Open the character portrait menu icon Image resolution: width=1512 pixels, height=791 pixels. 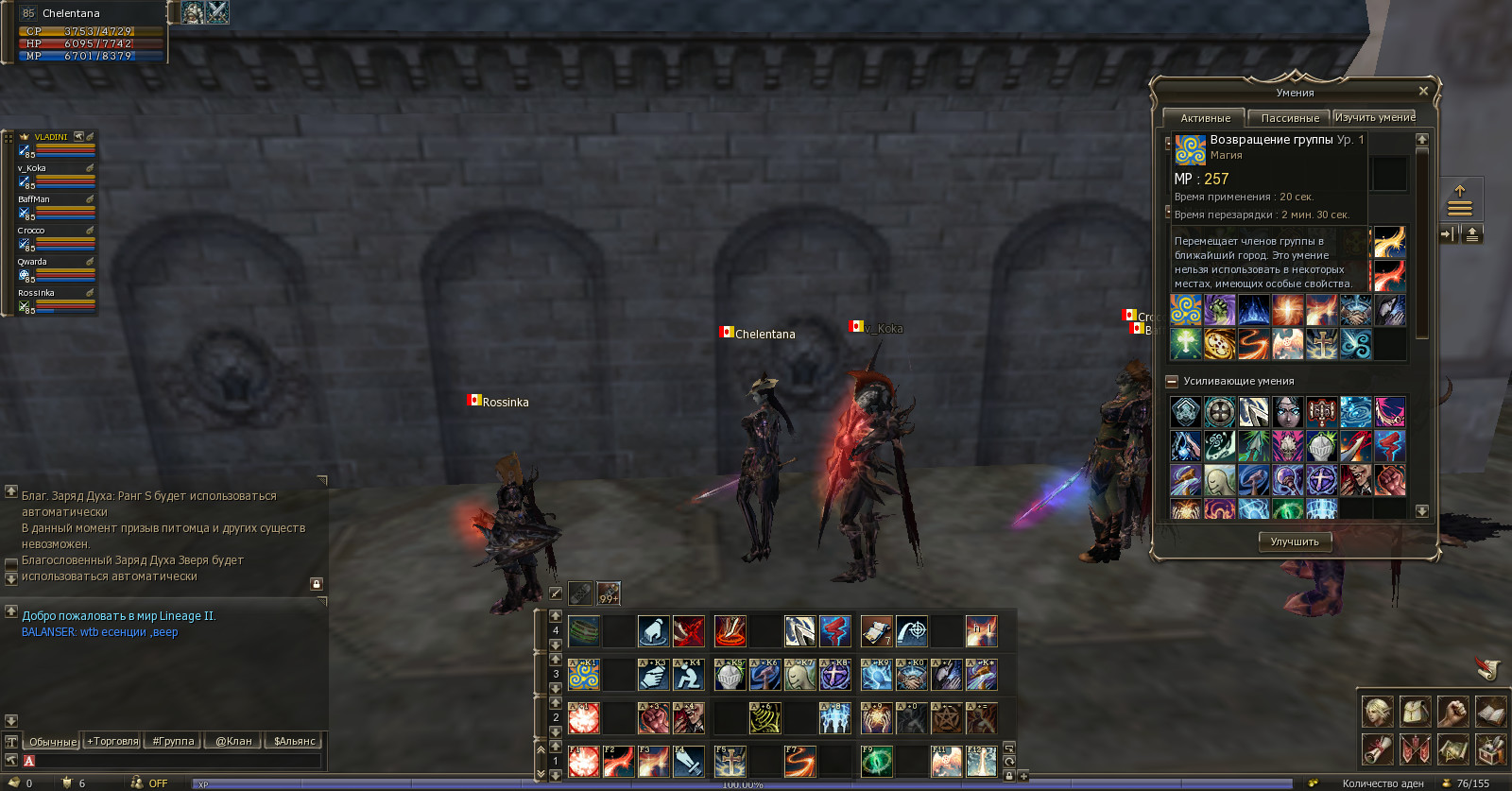[1377, 712]
